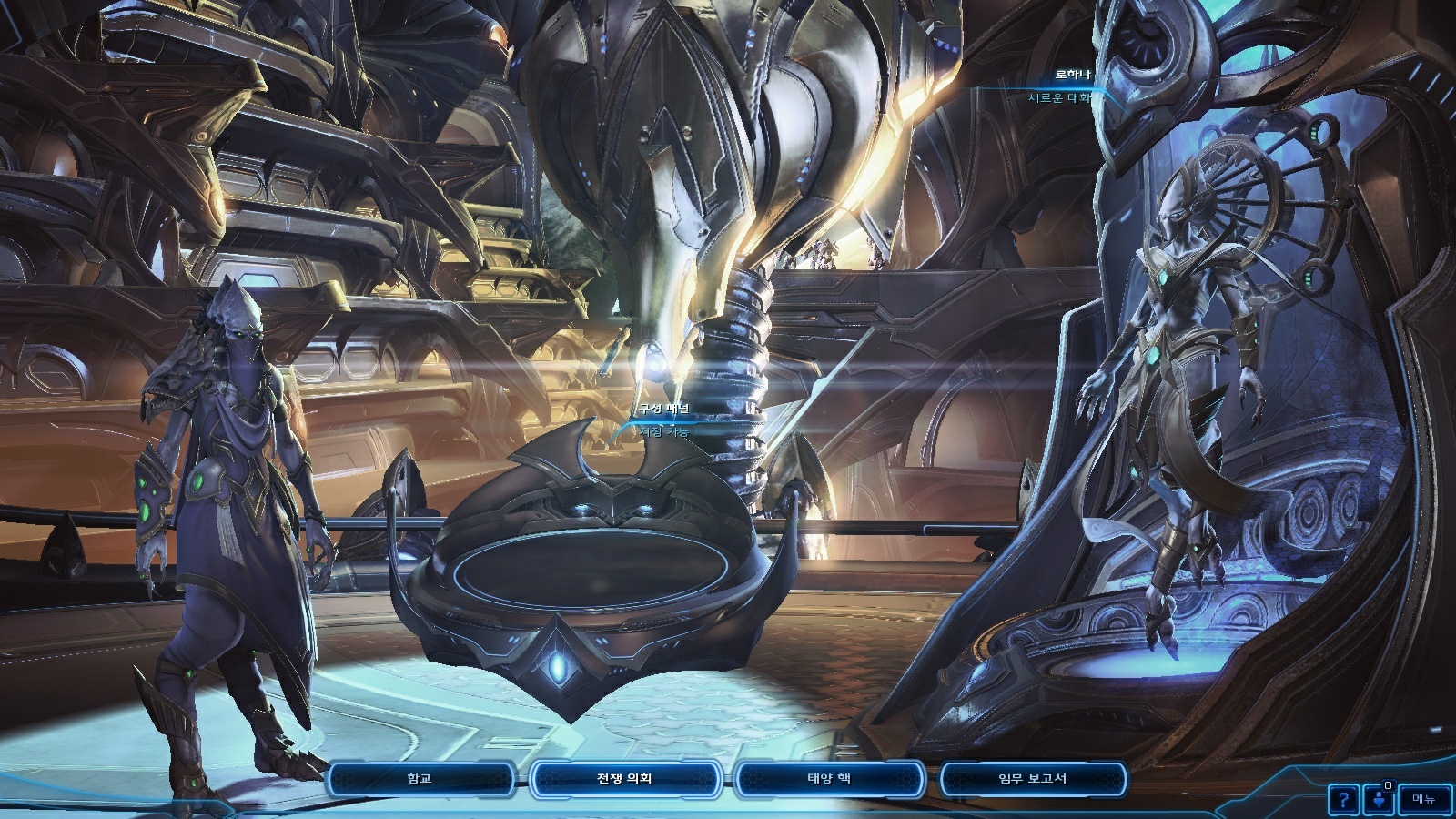The height and width of the screenshot is (819, 1456).
Task: Go to the 함교 (Bridge) room
Action: coord(420,779)
